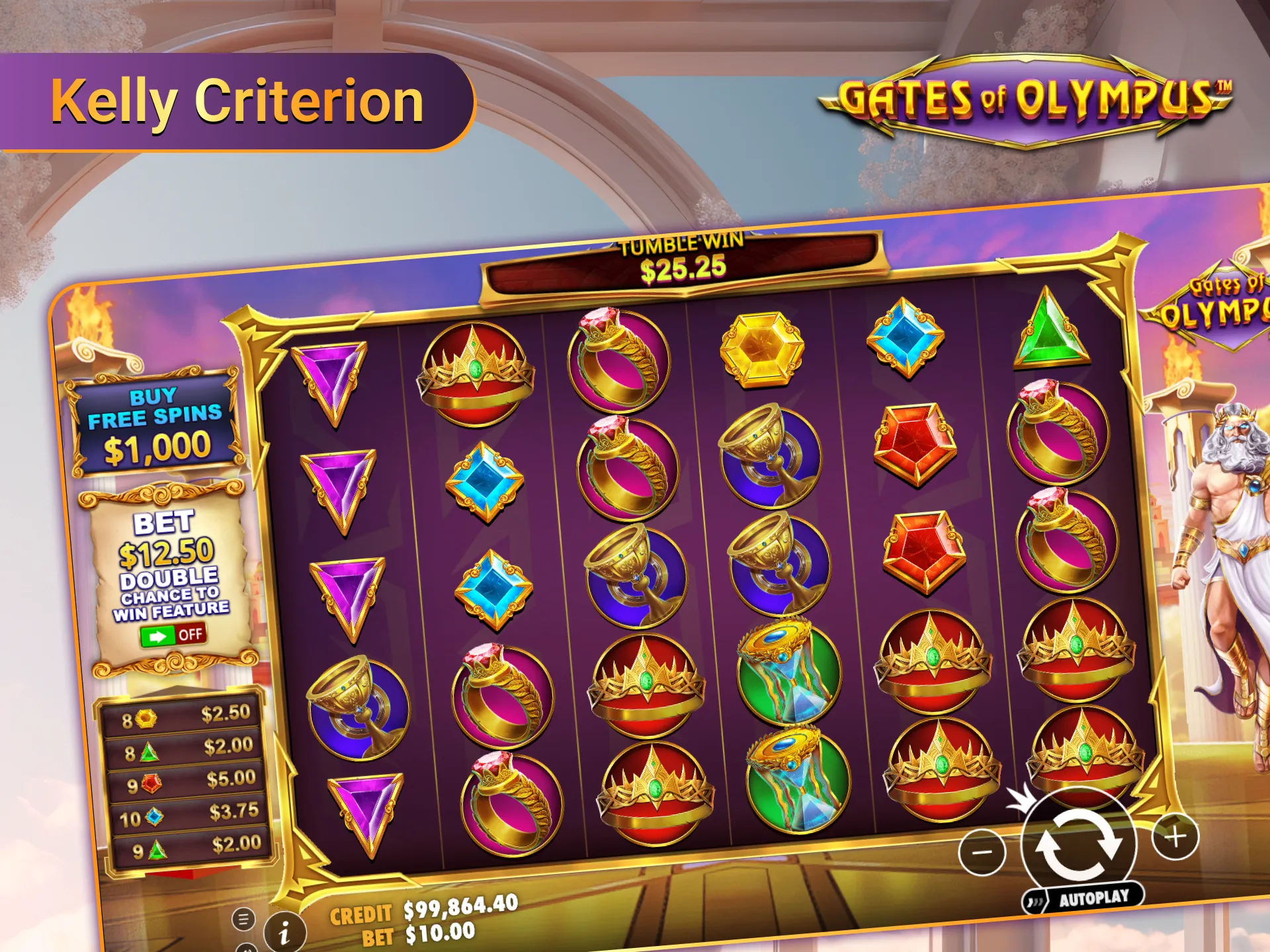Spin the reels with the circular arrows button

1078,844
